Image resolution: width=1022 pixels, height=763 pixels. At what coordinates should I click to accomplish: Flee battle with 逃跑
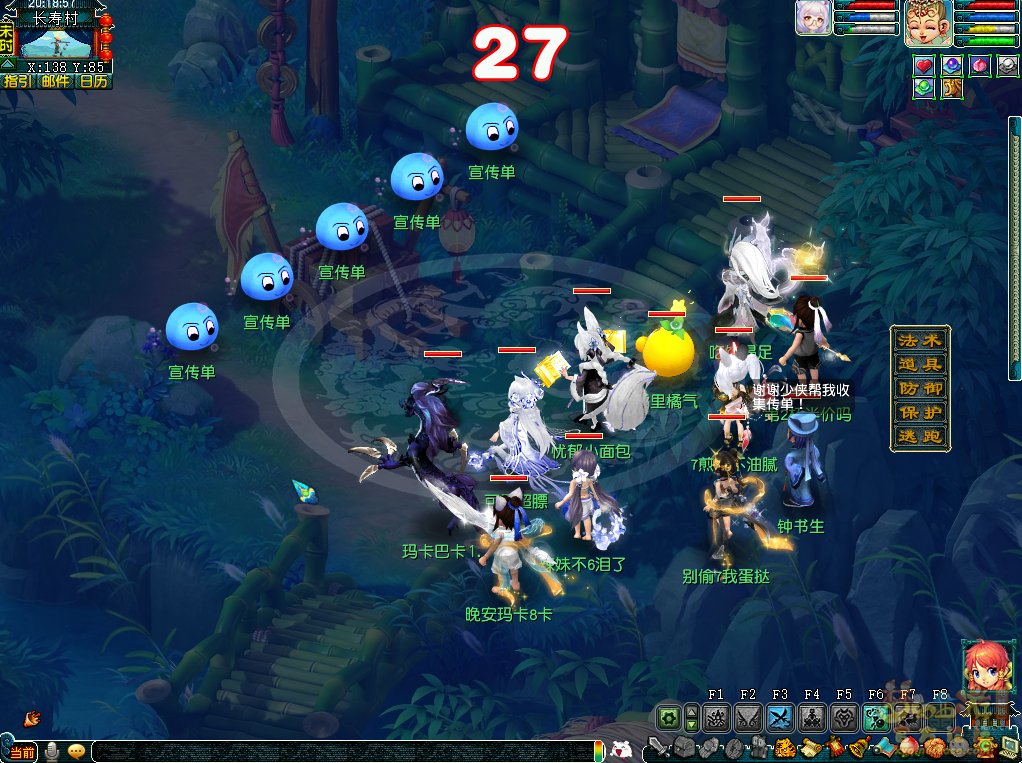pos(920,436)
